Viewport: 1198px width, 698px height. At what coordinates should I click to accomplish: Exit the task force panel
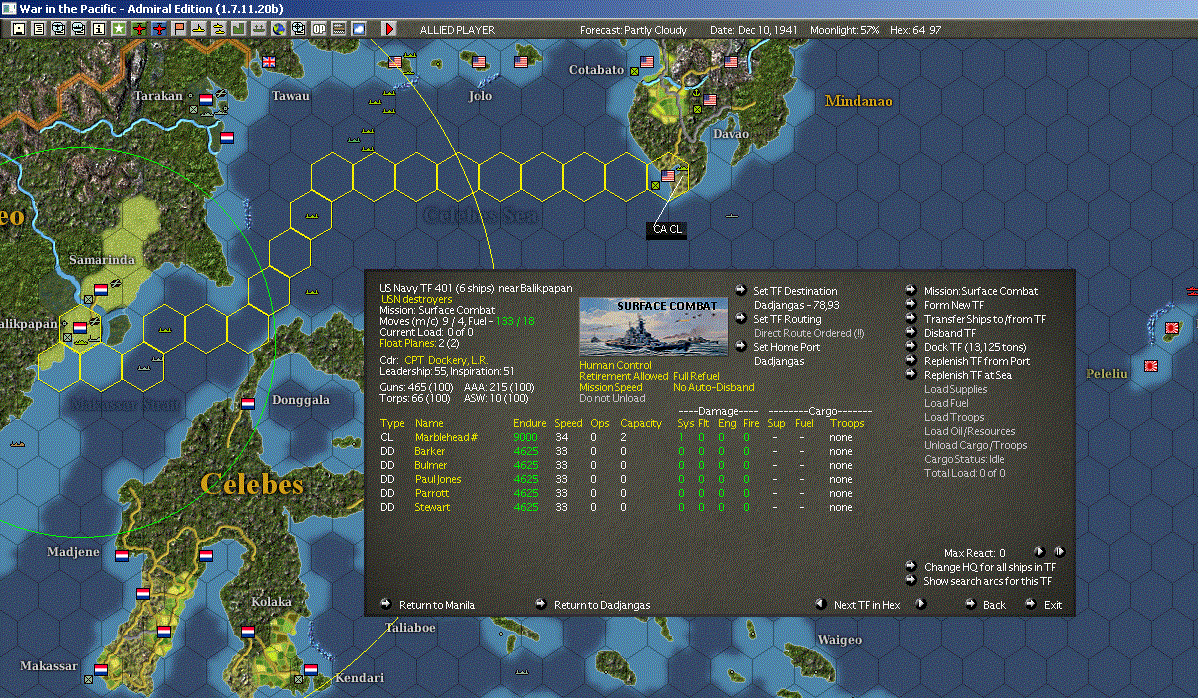1053,605
